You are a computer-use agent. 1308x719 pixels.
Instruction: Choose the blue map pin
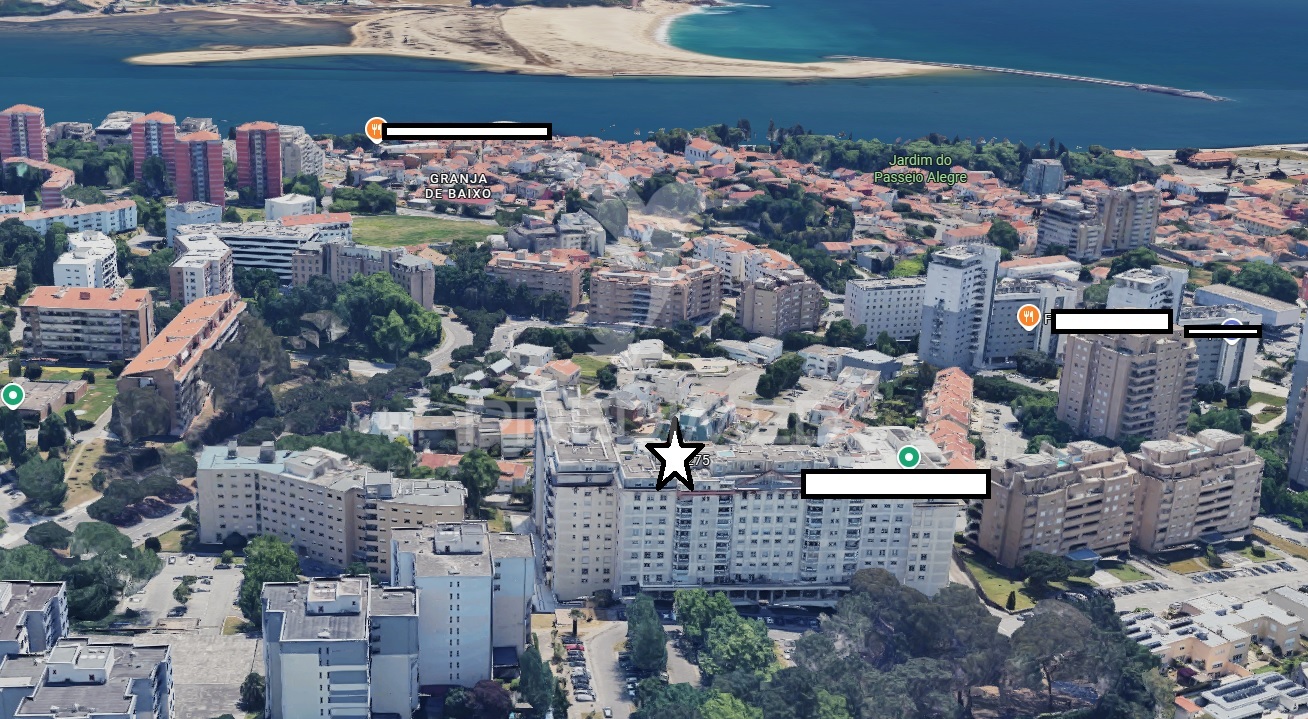(x=1232, y=326)
